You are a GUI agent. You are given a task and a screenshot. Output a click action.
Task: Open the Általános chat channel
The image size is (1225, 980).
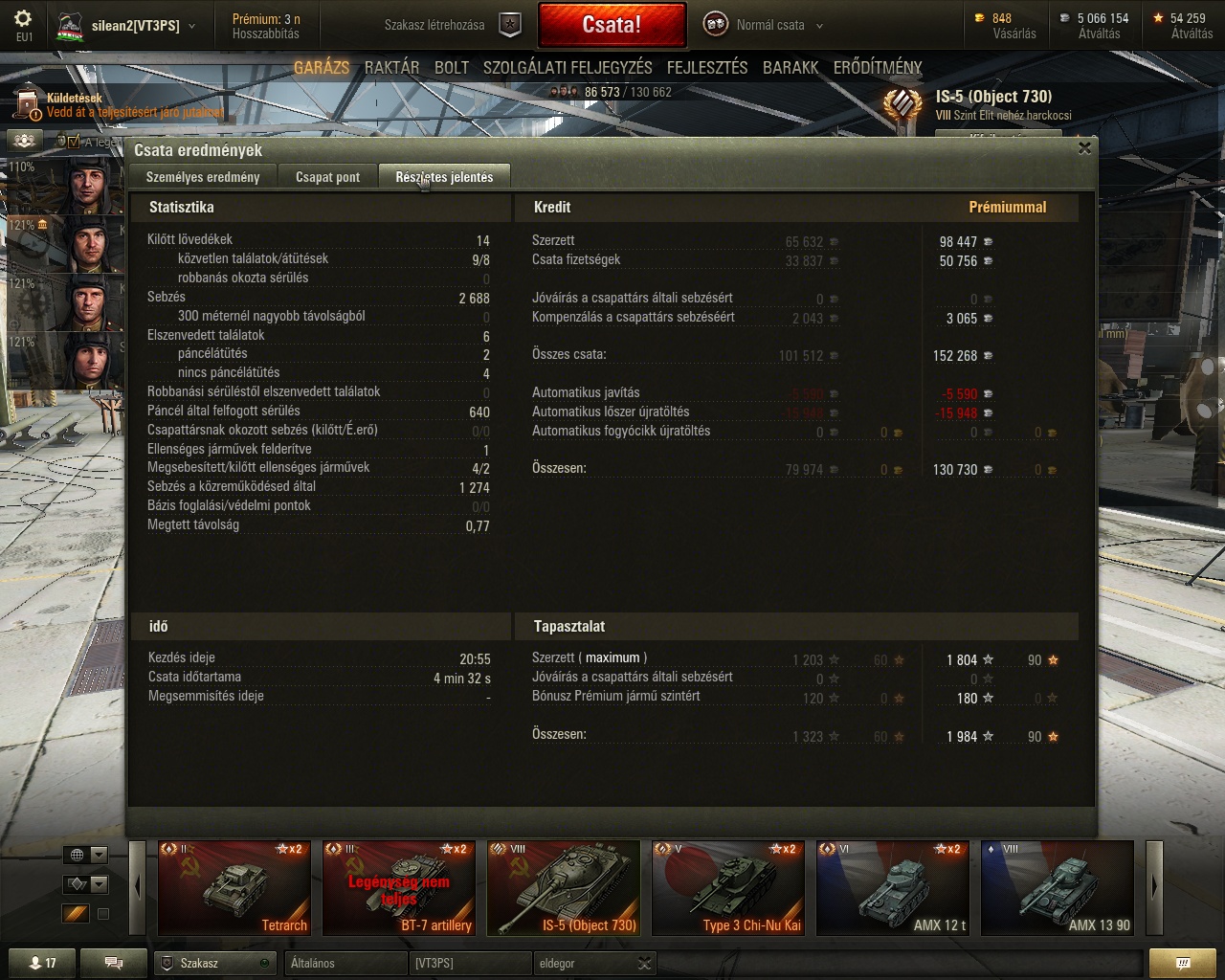346,964
